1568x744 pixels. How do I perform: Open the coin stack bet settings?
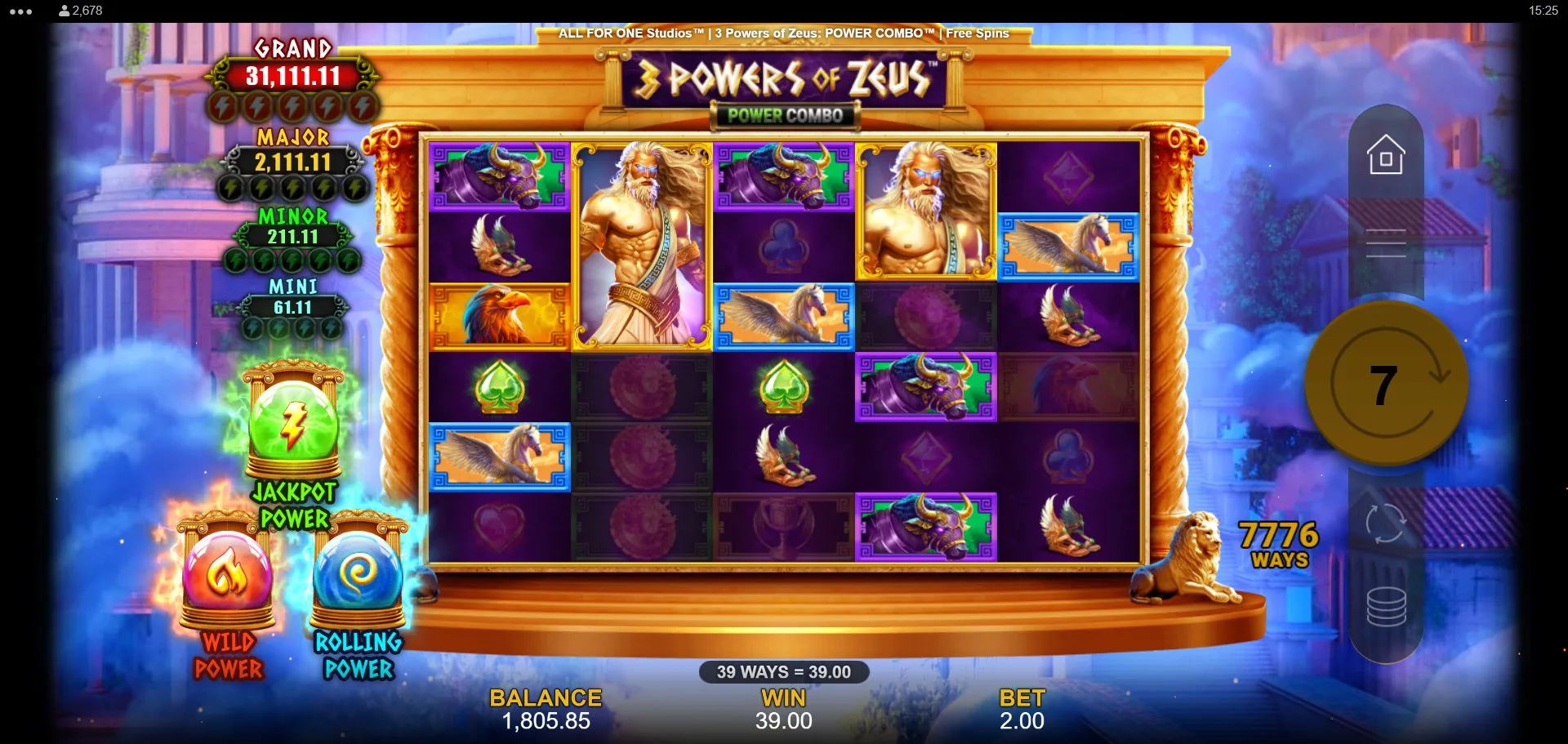(x=1386, y=607)
